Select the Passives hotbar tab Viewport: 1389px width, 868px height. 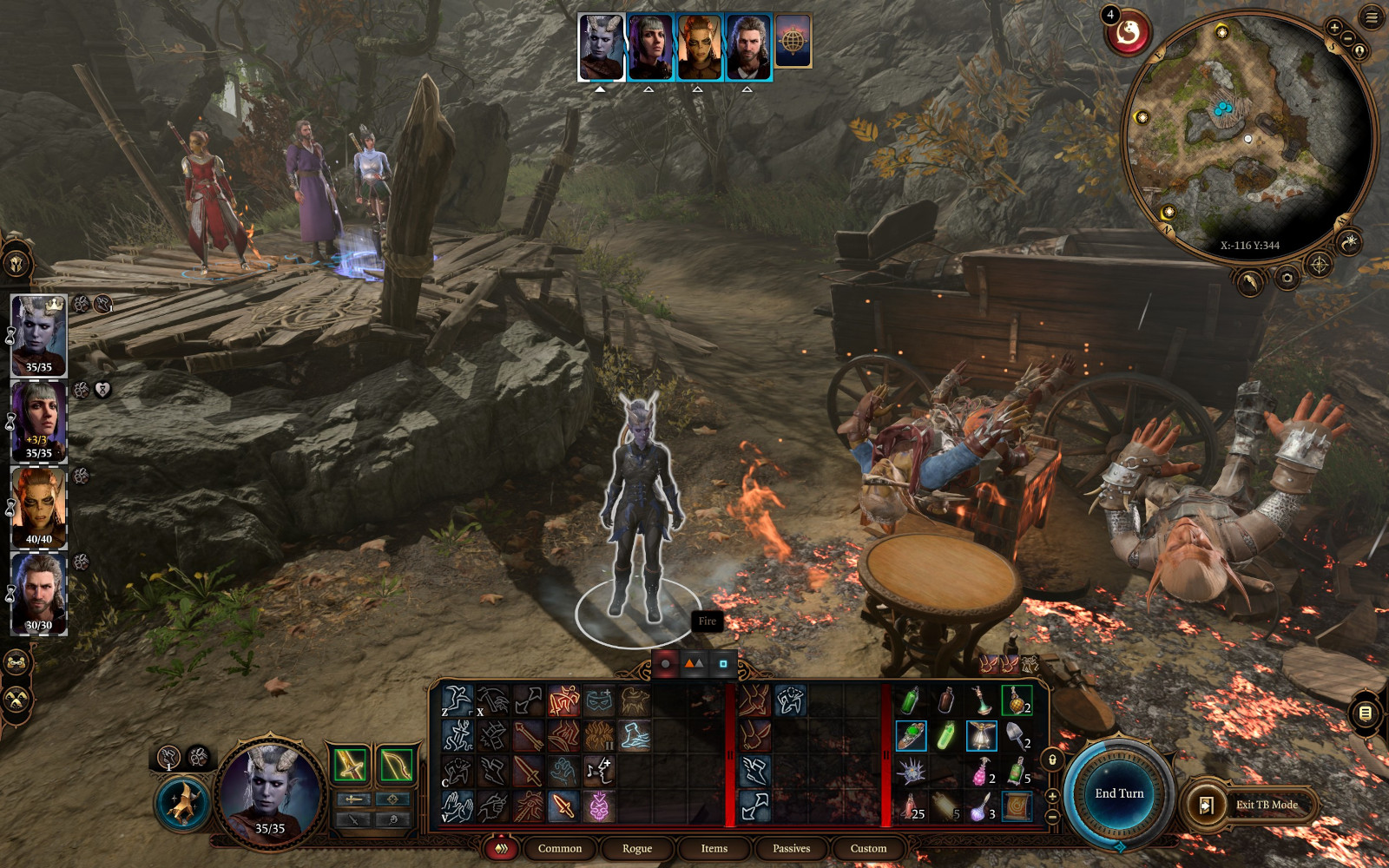pyautogui.click(x=791, y=848)
